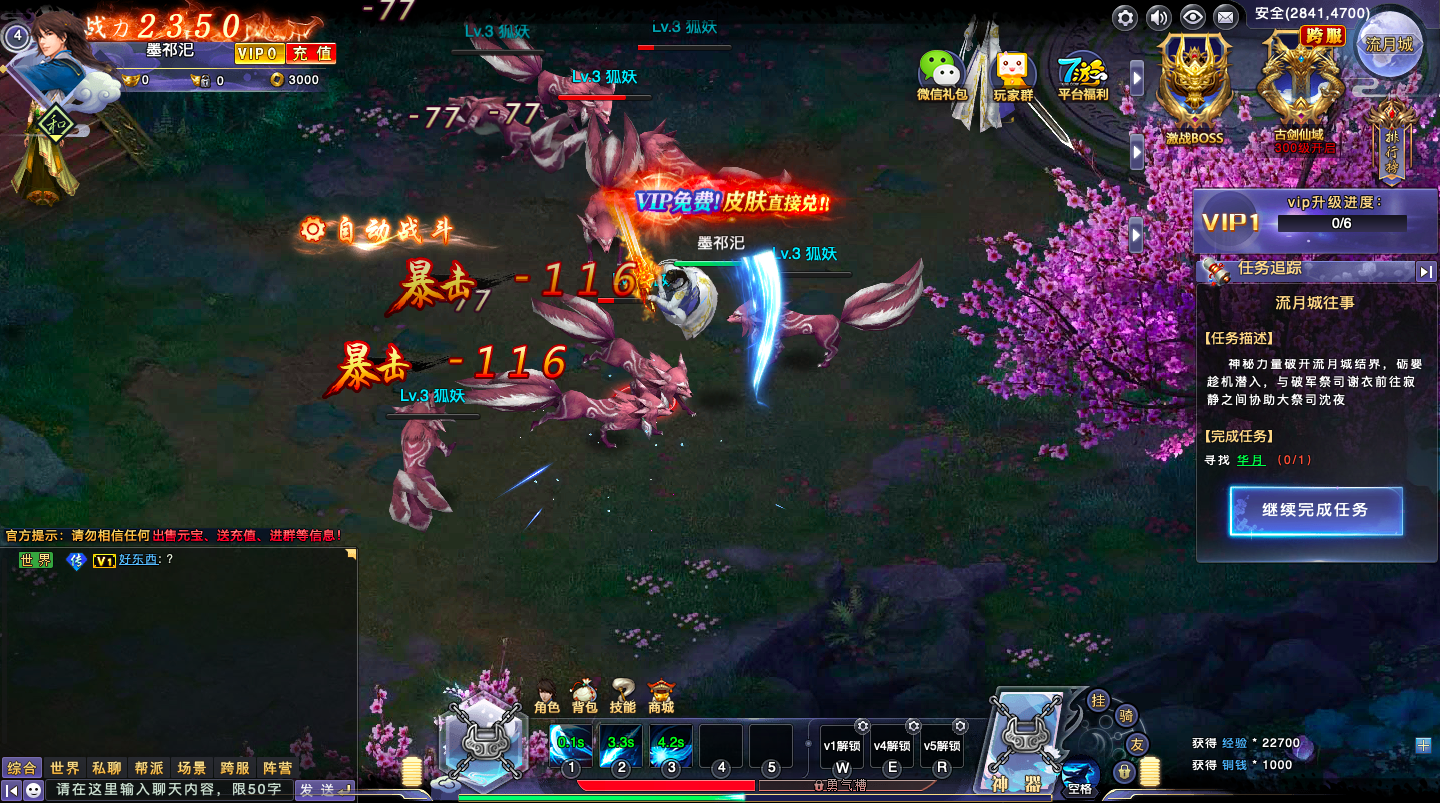Claim the 微信礼包 WeChat gift
Image resolution: width=1440 pixels, height=804 pixels.
(941, 76)
